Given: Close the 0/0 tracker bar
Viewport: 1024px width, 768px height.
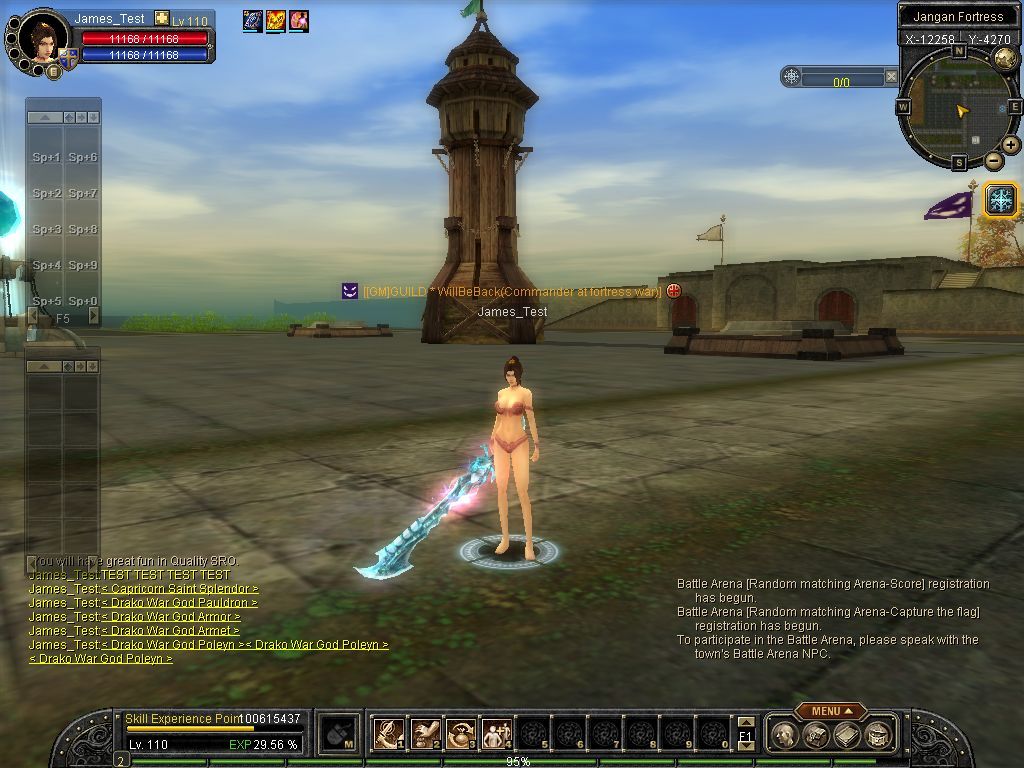Looking at the screenshot, I should point(891,76).
